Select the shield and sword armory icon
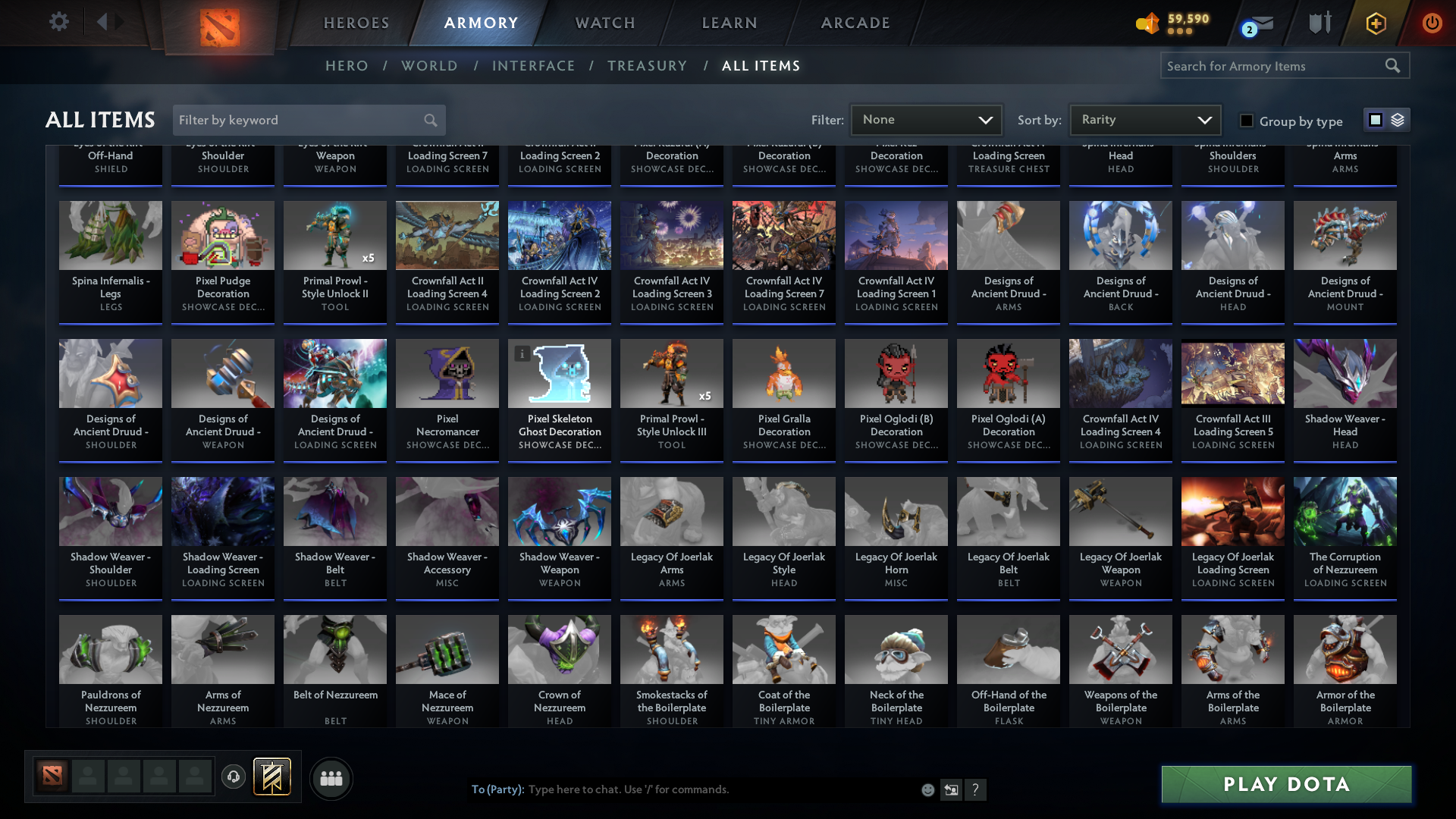 [1319, 23]
